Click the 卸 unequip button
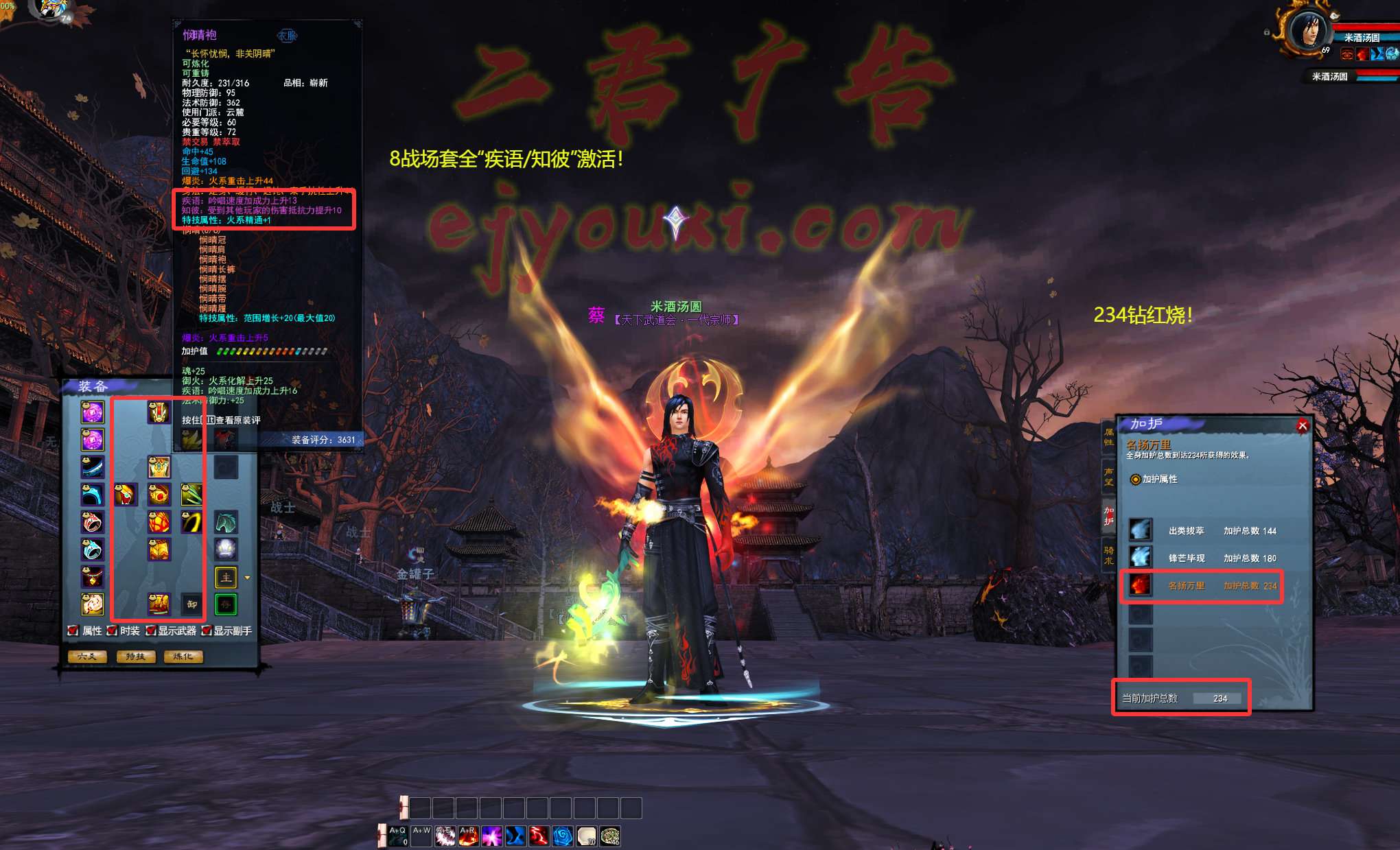Viewport: 1400px width, 850px height. [191, 604]
